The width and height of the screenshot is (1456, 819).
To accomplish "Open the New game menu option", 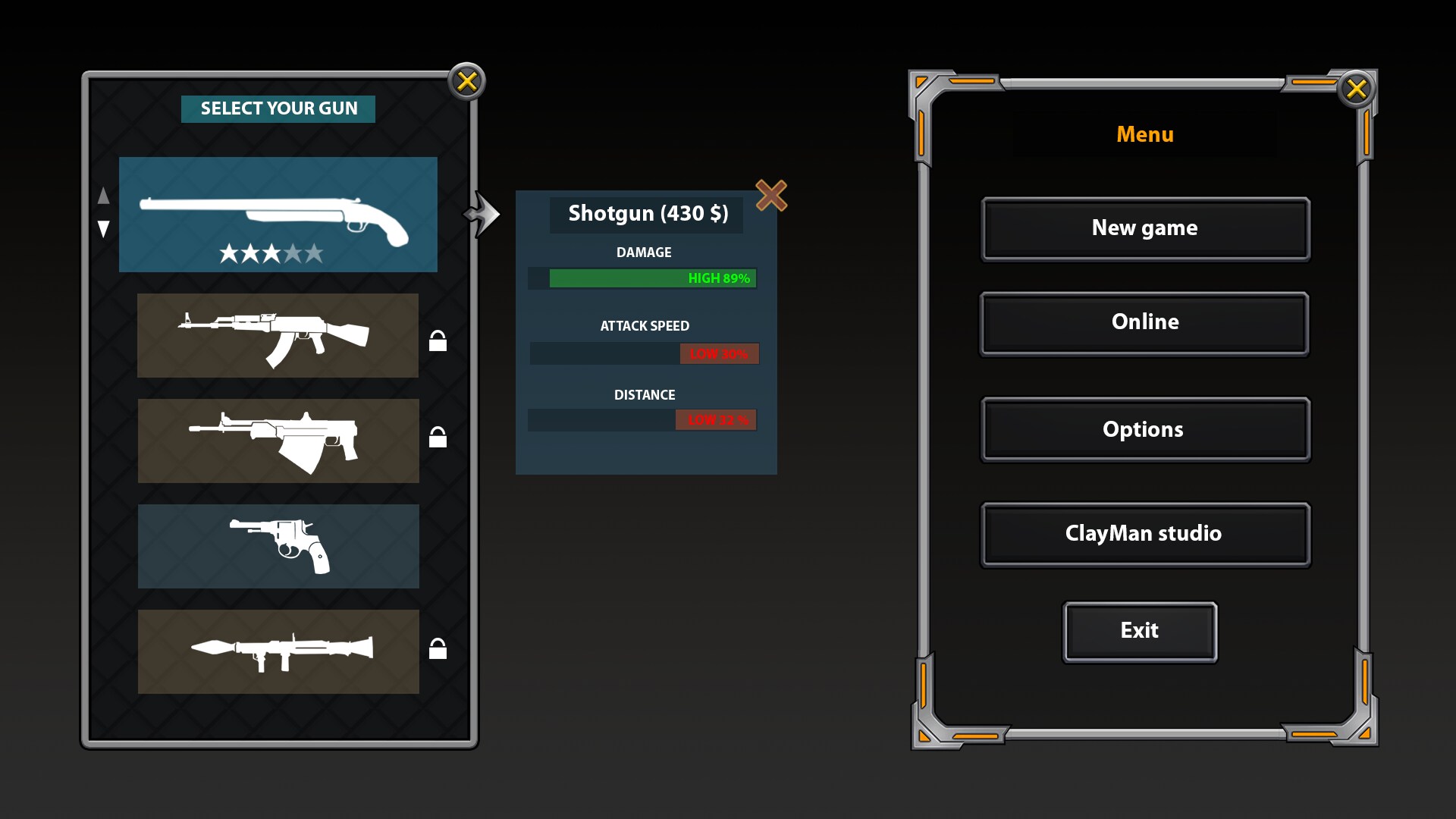I will click(1145, 227).
